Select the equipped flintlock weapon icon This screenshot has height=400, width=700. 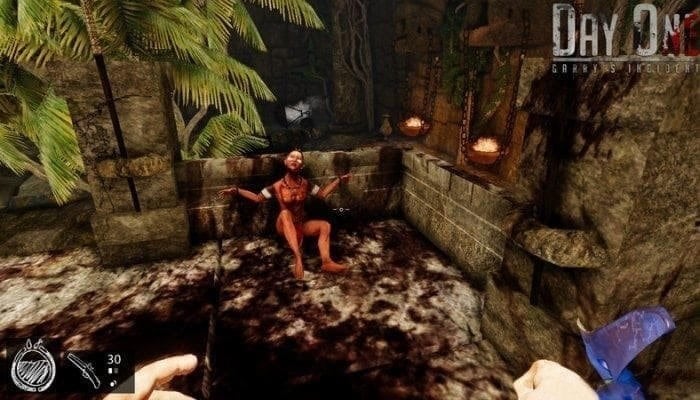click(83, 371)
